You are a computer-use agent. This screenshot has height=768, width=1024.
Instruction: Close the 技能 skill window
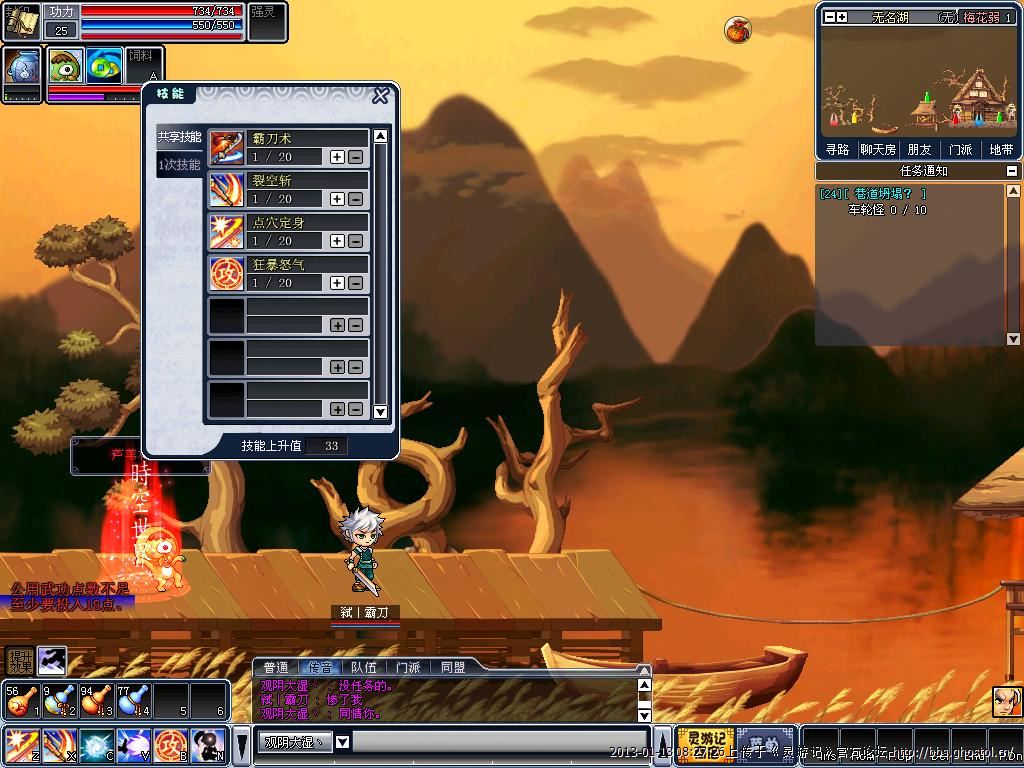click(380, 96)
